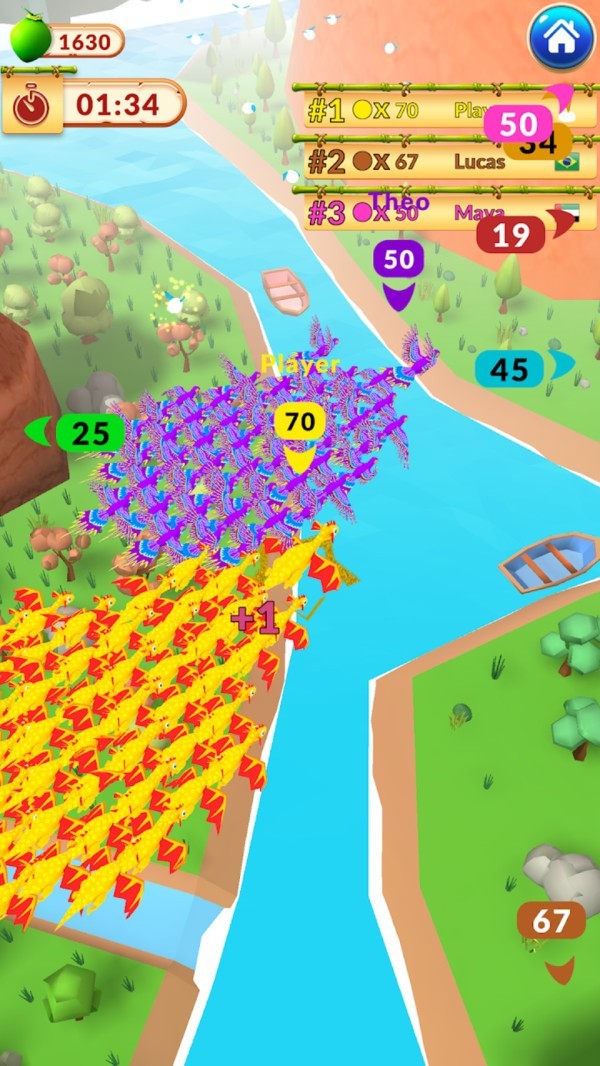Tap the blue home button
600x1066 pixels.
click(x=561, y=39)
